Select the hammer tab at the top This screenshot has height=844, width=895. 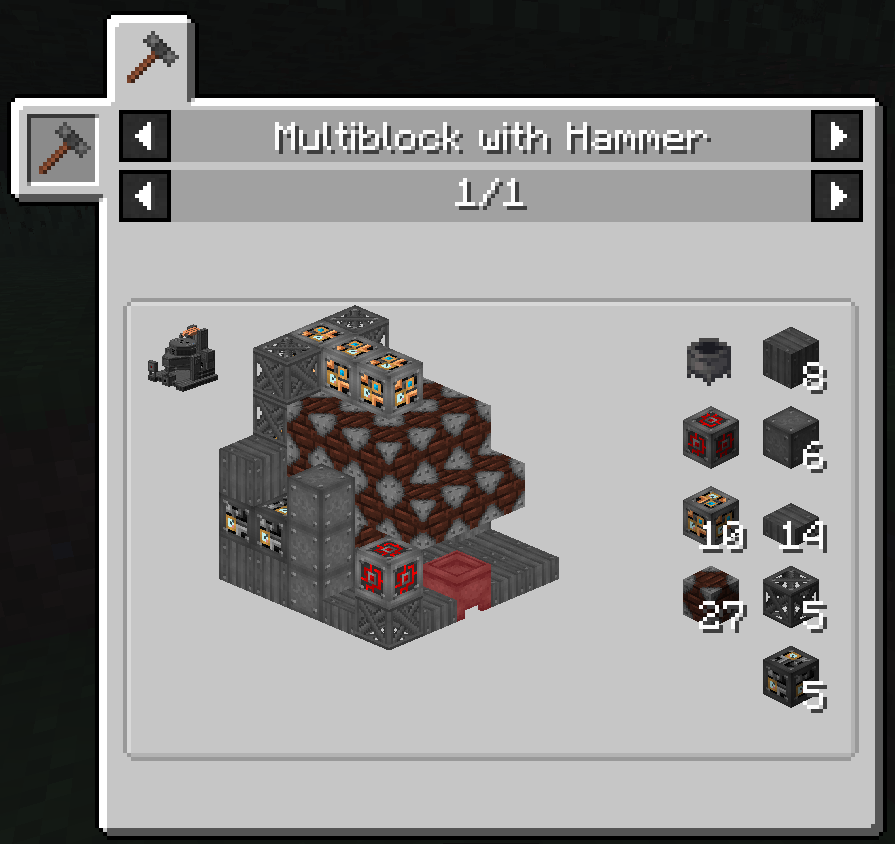[154, 58]
